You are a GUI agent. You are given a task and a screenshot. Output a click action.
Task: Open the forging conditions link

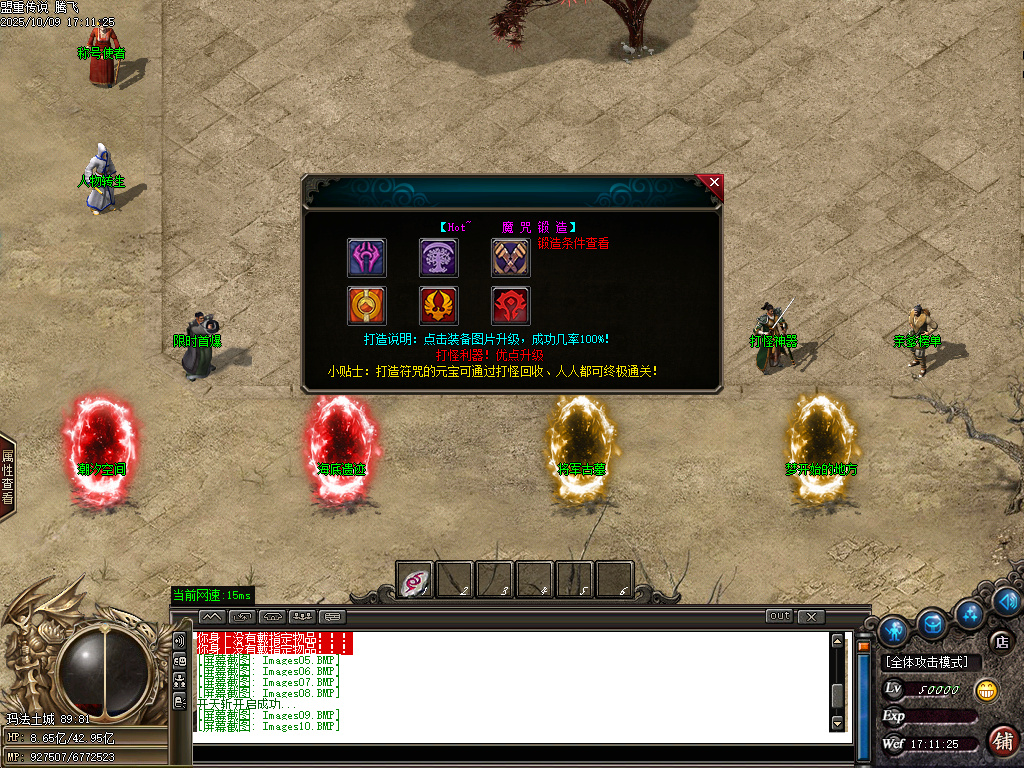[573, 243]
